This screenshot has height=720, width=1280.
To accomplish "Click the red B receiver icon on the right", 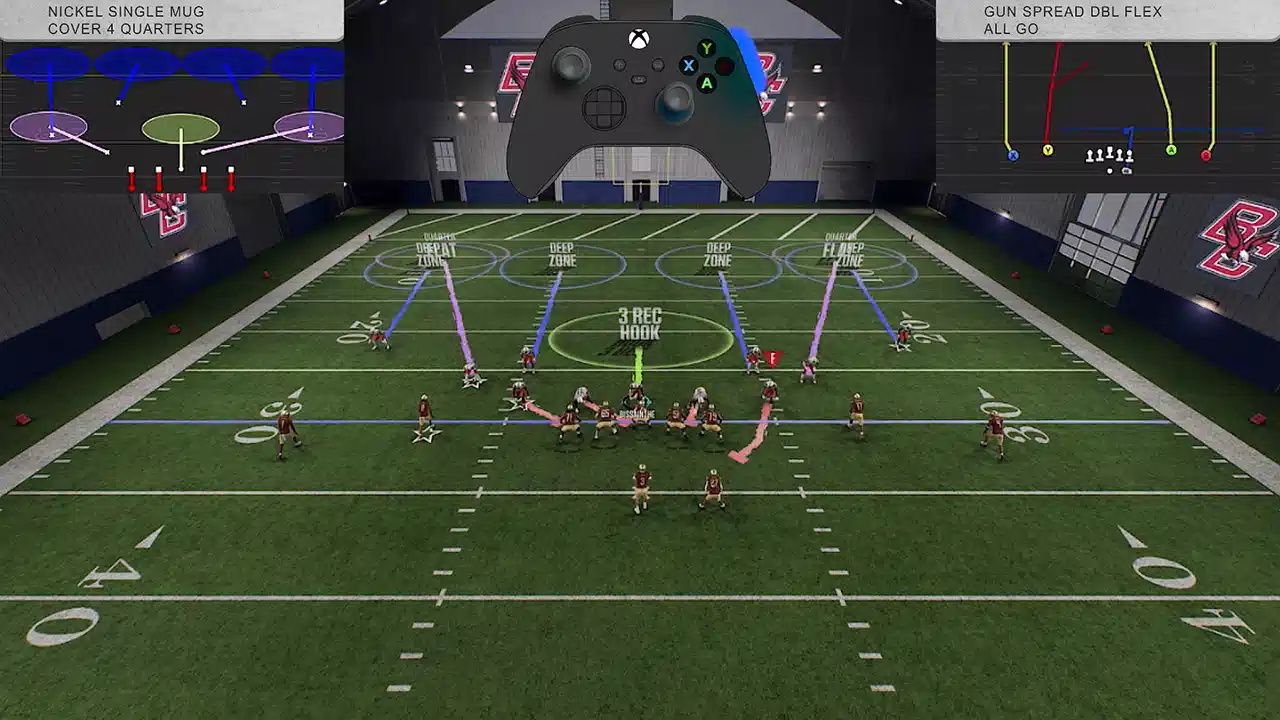I will pyautogui.click(x=1206, y=156).
